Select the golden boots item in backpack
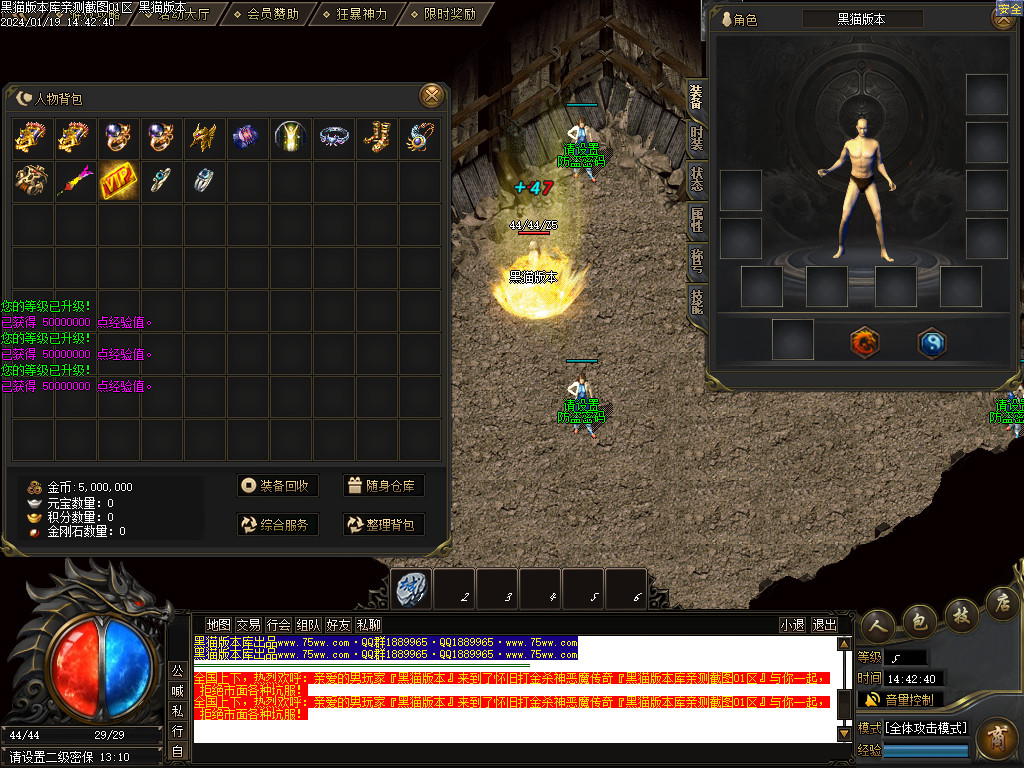The image size is (1024, 768). click(x=376, y=138)
